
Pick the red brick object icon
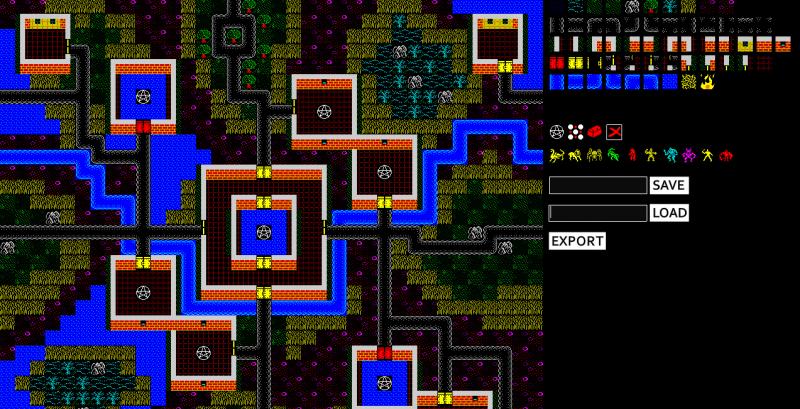point(595,131)
